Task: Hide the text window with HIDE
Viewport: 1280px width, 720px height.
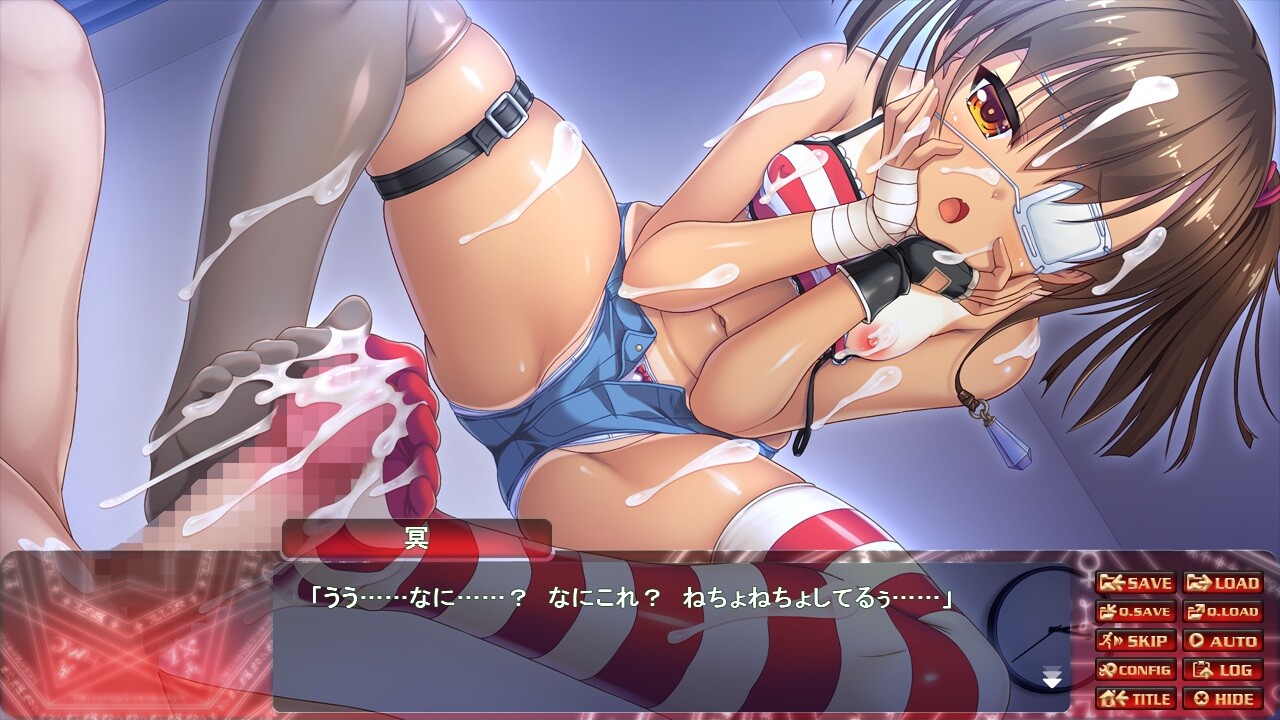Action: (1222, 698)
